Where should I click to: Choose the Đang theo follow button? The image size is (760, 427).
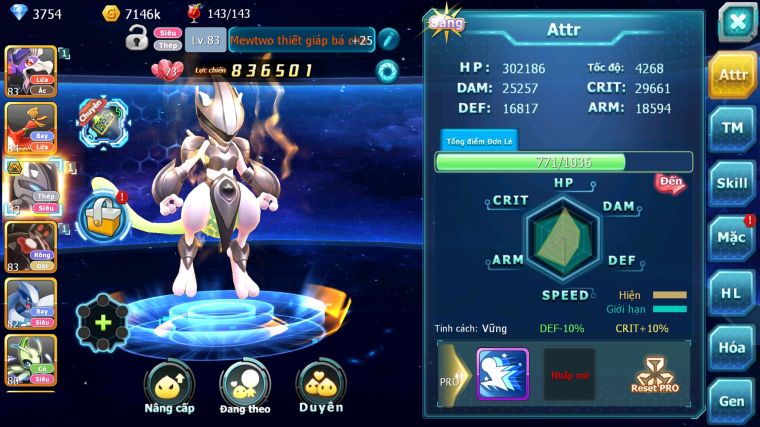tap(245, 388)
